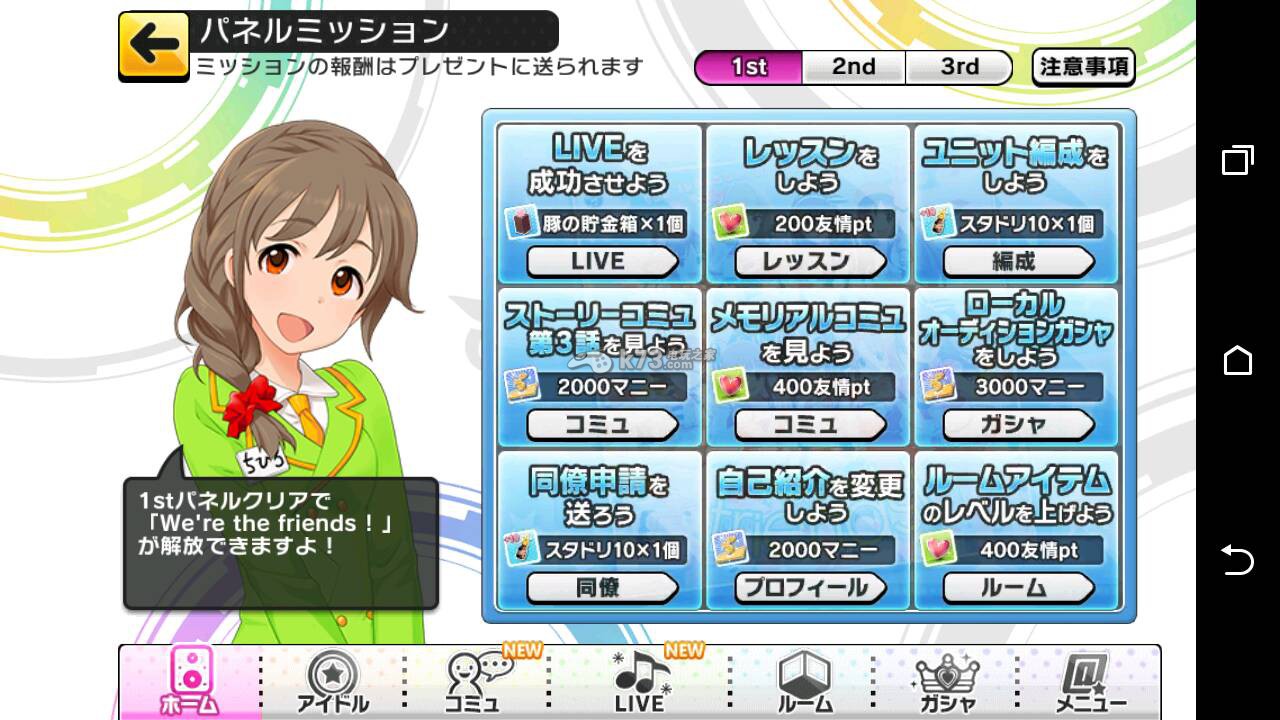Go back with the yellow arrow button
The height and width of the screenshot is (720, 1280).
click(x=154, y=45)
